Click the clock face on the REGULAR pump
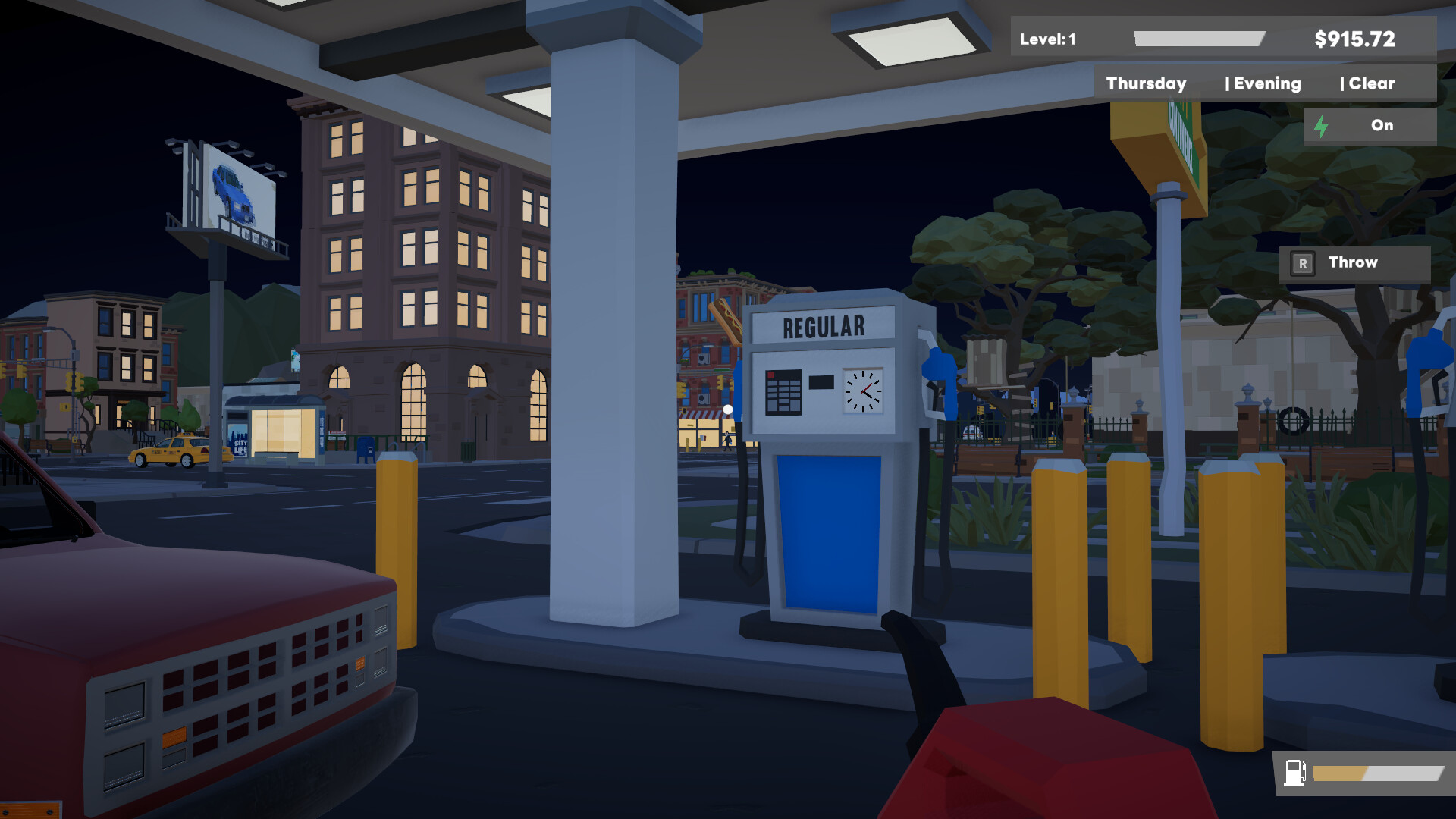1456x819 pixels. (x=862, y=391)
